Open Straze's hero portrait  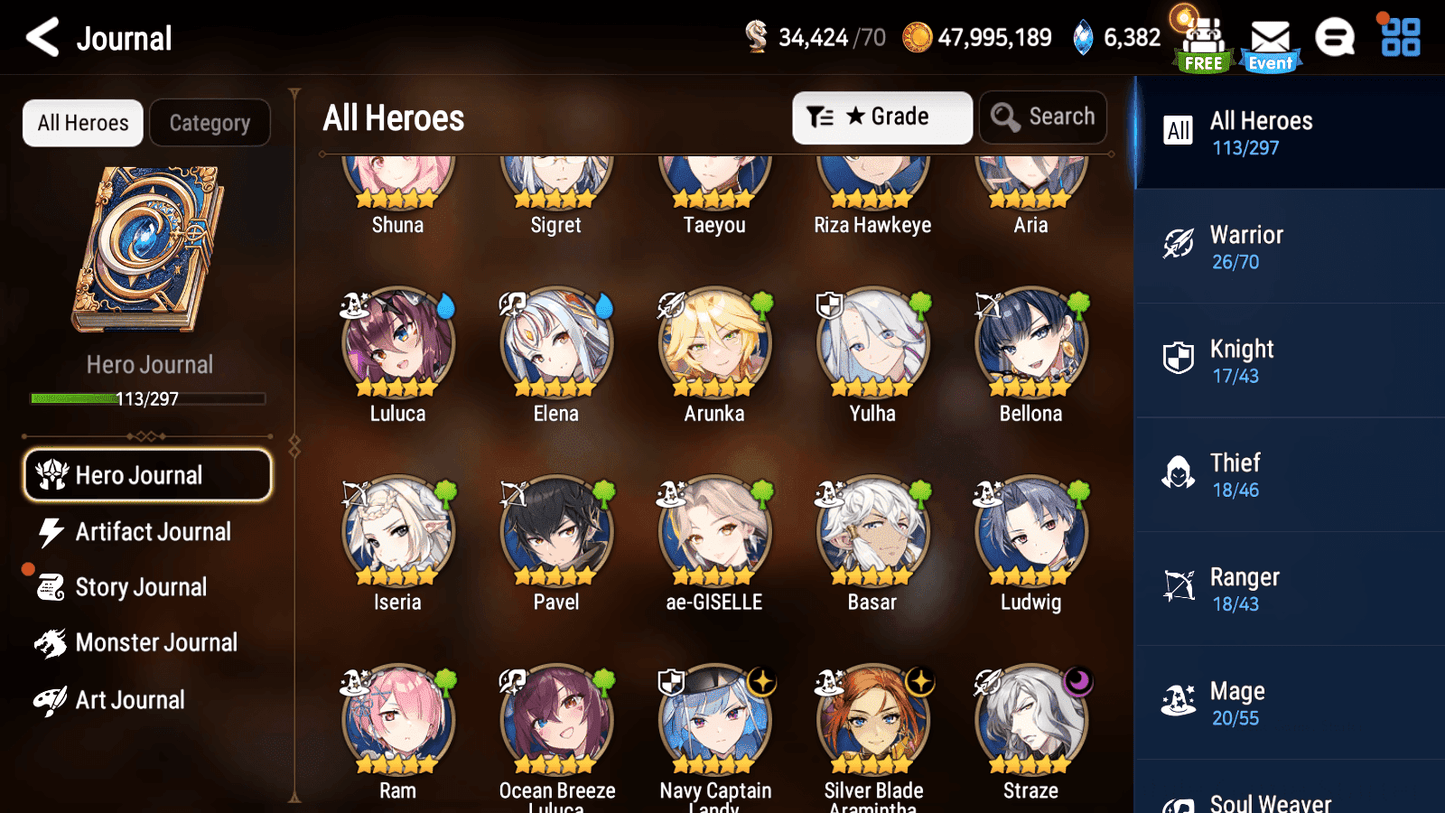(x=1031, y=720)
